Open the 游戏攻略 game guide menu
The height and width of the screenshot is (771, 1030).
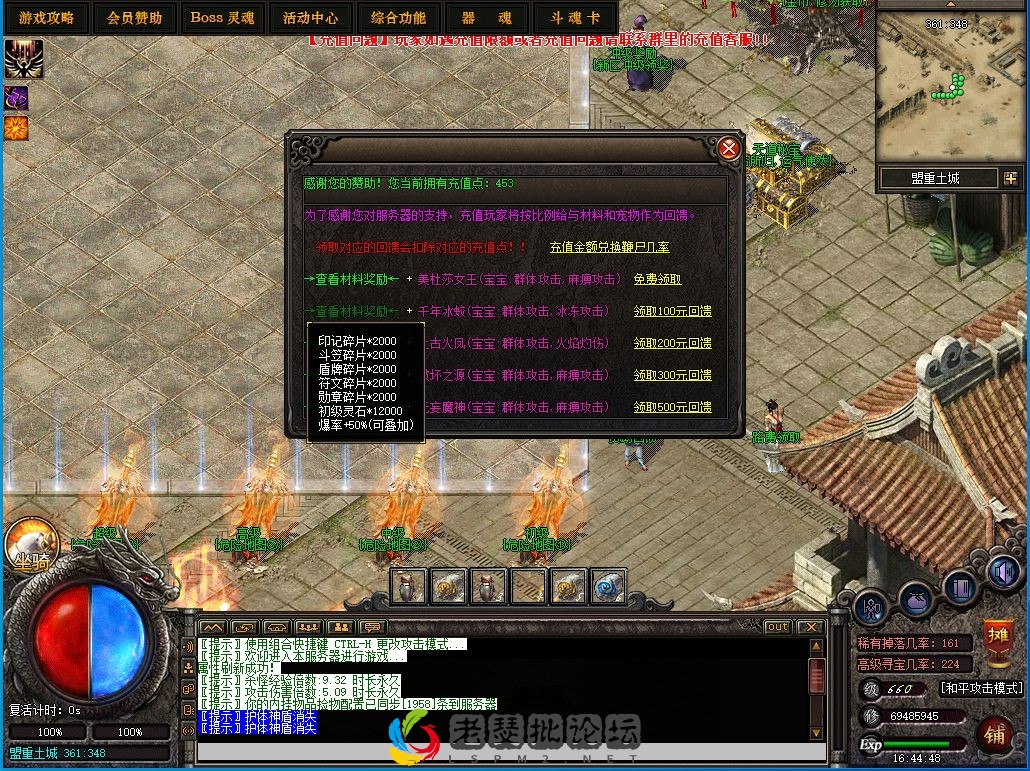[x=46, y=17]
